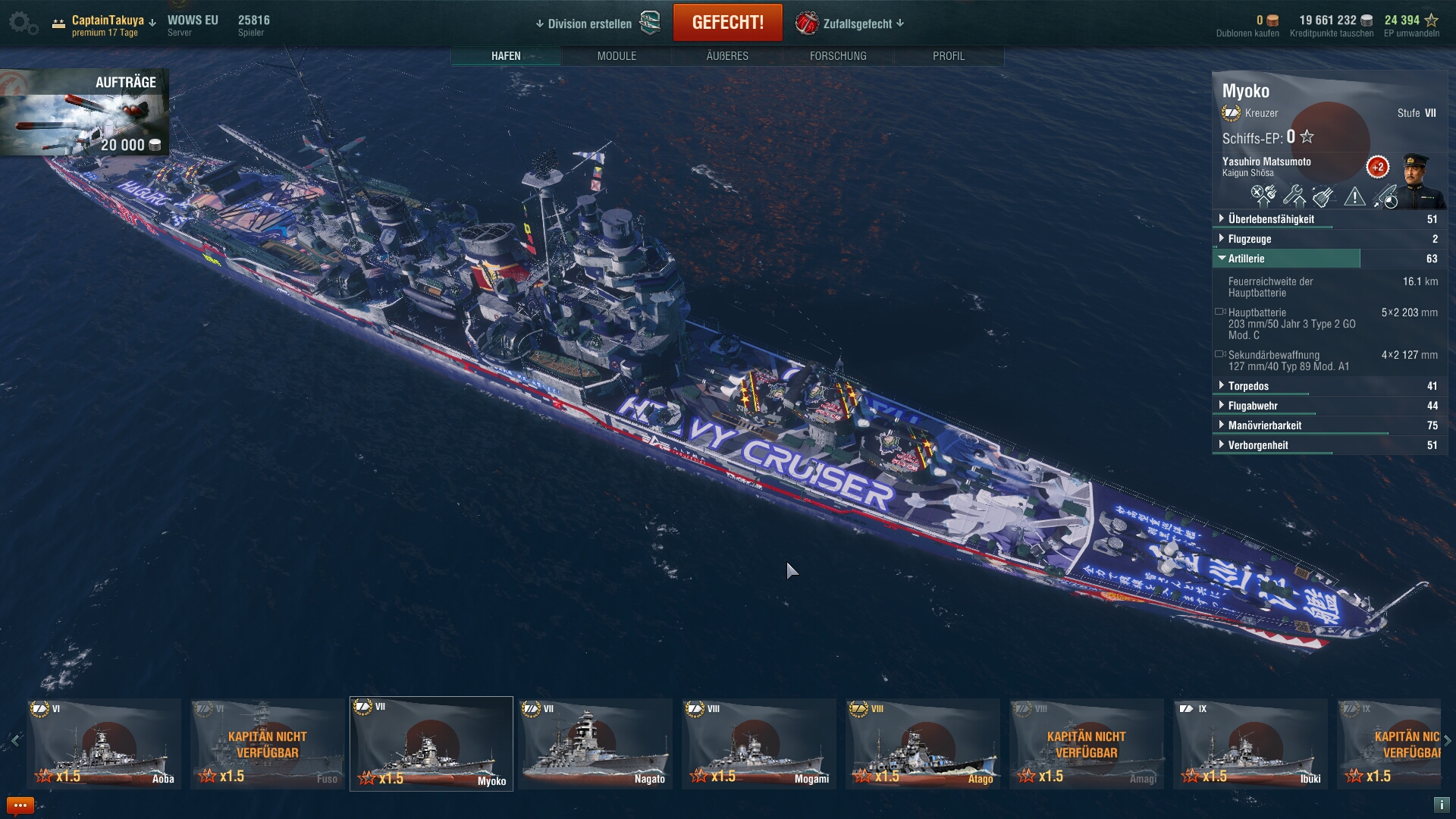This screenshot has width=1456, height=819.
Task: Switch to the MODULE tab
Action: click(617, 56)
